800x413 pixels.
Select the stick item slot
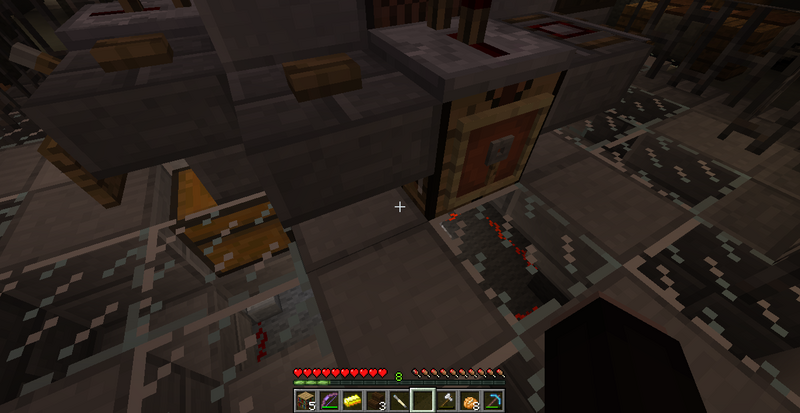(x=399, y=400)
